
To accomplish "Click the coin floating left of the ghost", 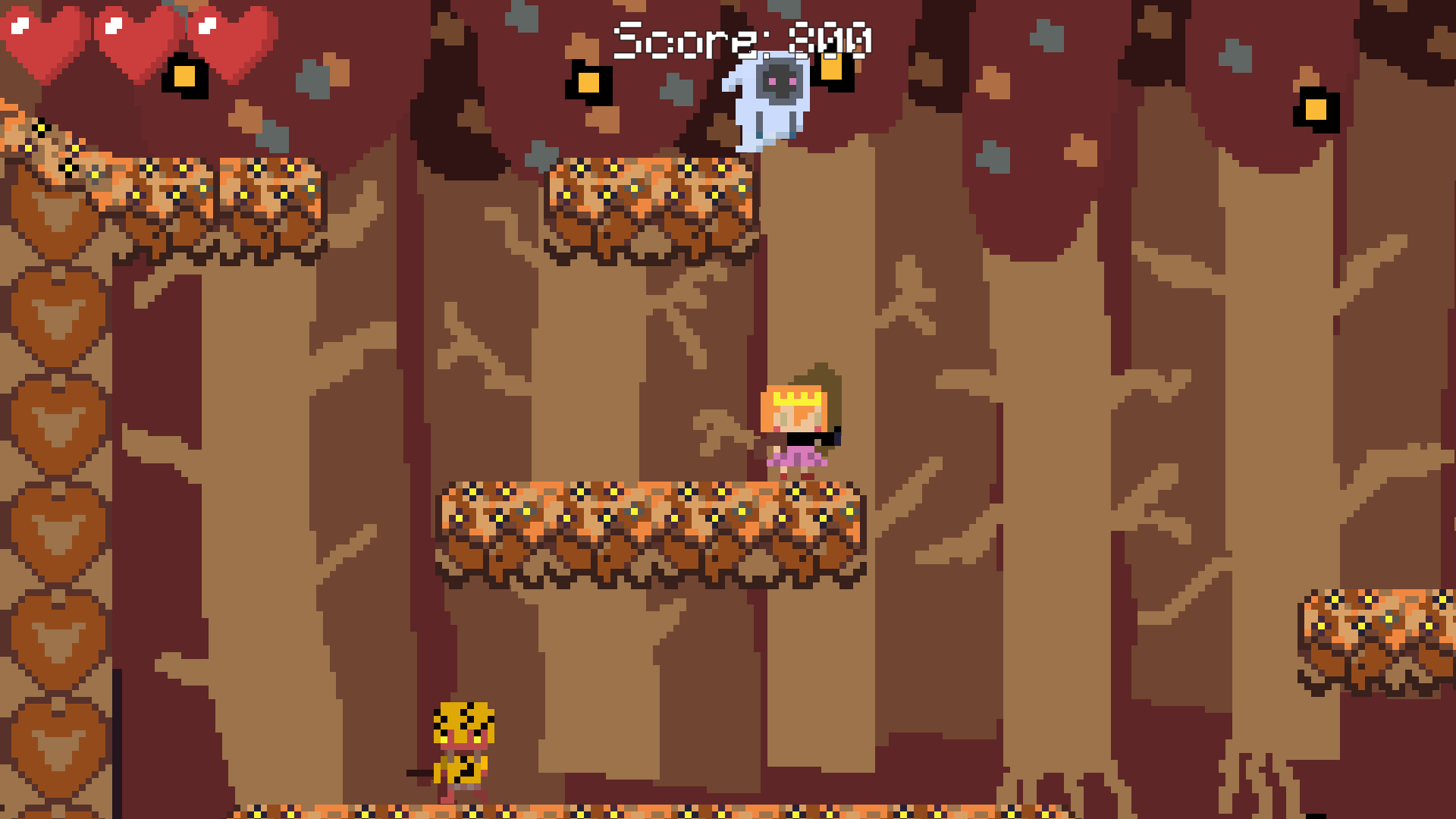I will [x=590, y=83].
